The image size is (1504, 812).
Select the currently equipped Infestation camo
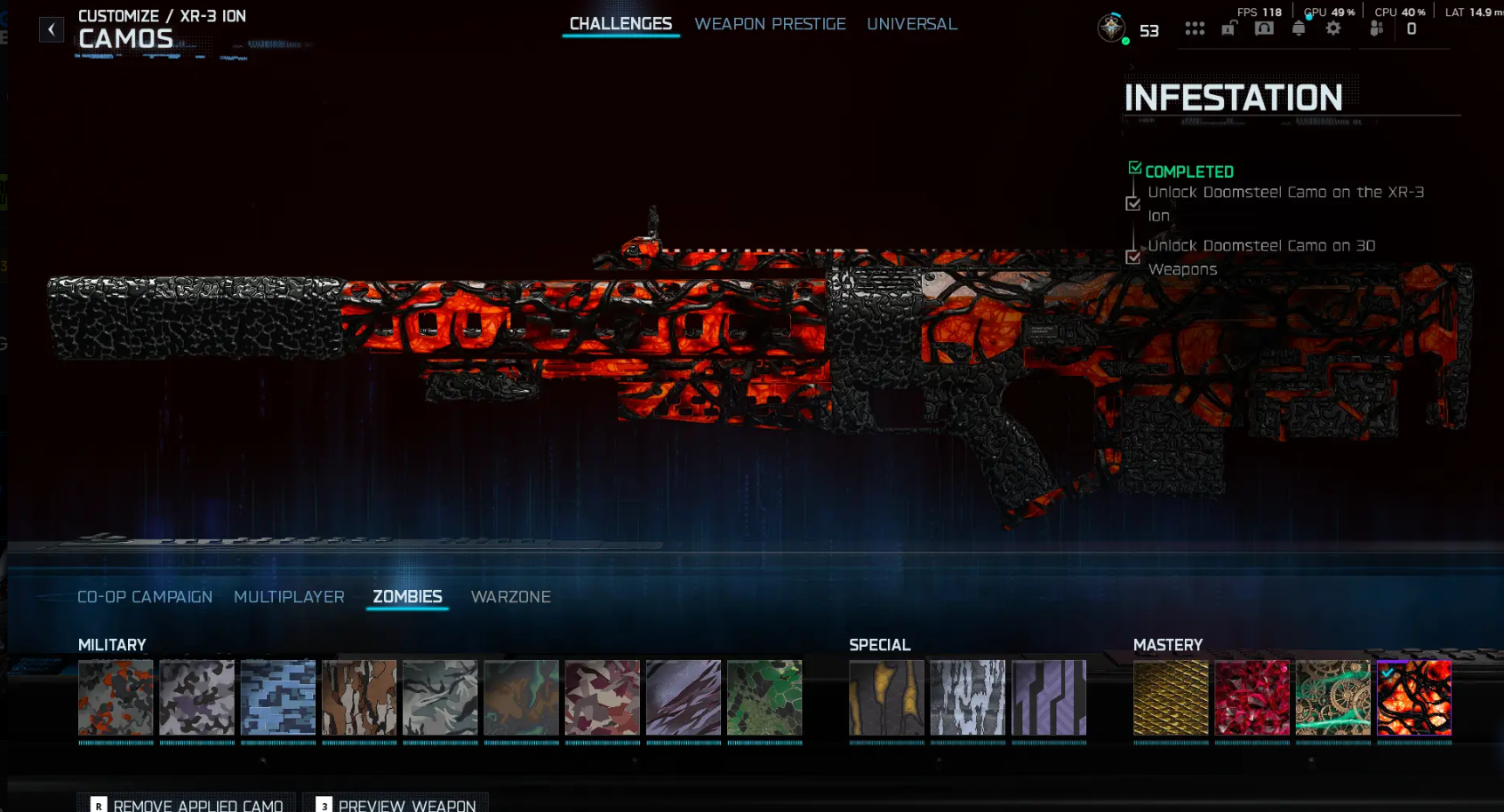pyautogui.click(x=1414, y=699)
